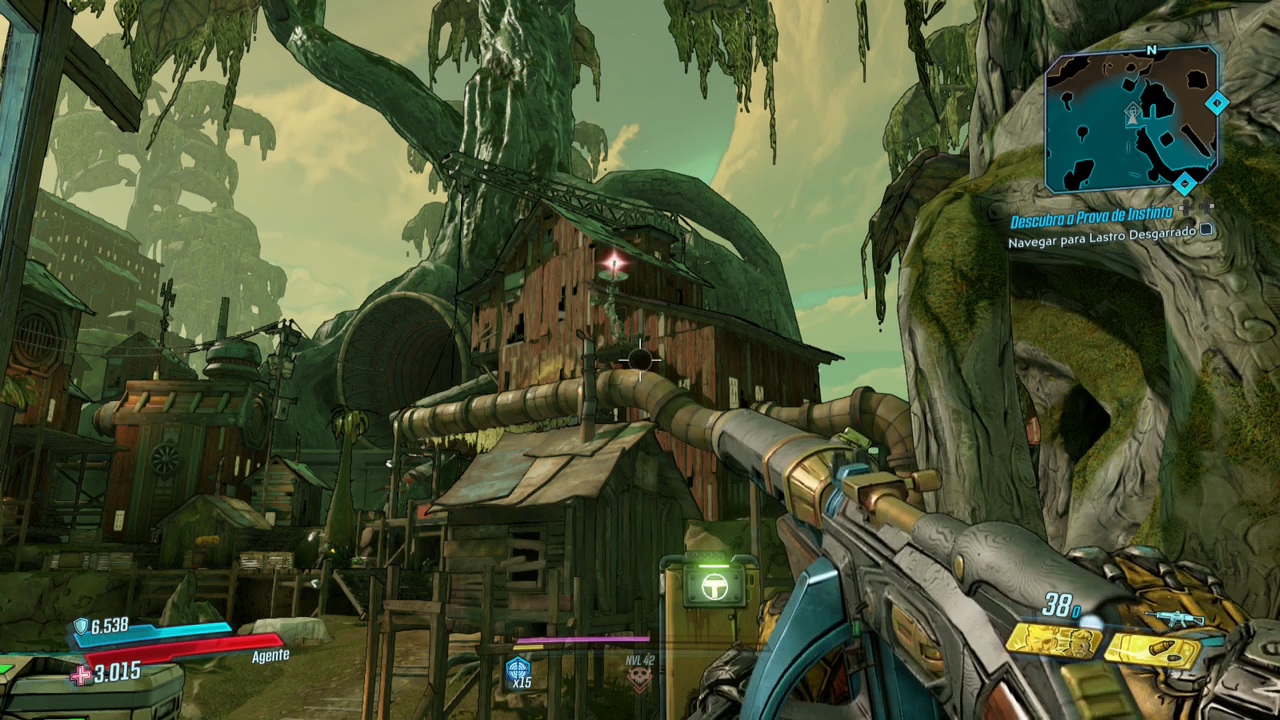
Task: Select the diamond marker at minimap's bottom corner
Action: point(1184,183)
